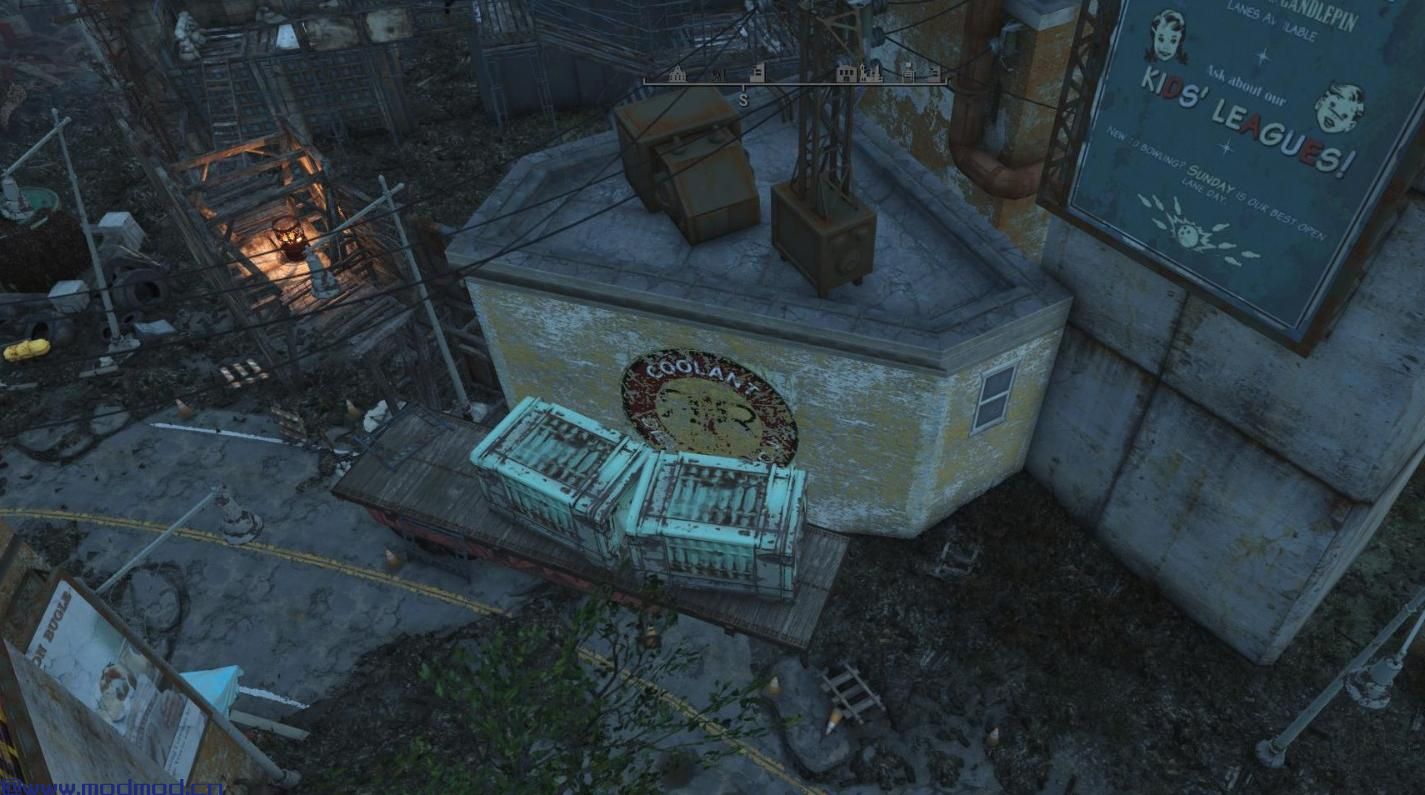Choose the factory marker on the compass
This screenshot has width=1425, height=795.
click(x=872, y=74)
